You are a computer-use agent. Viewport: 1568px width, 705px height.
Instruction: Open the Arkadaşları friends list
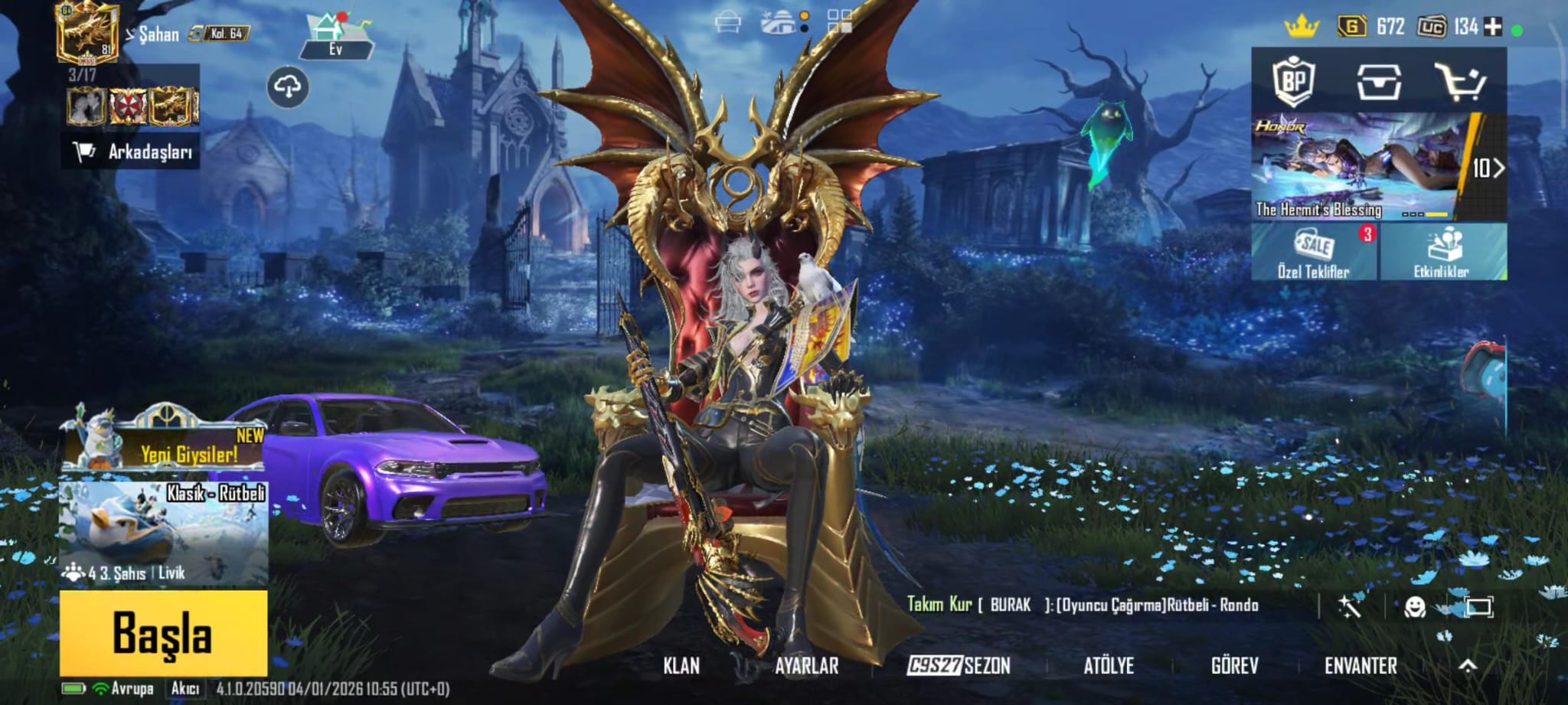tap(132, 152)
